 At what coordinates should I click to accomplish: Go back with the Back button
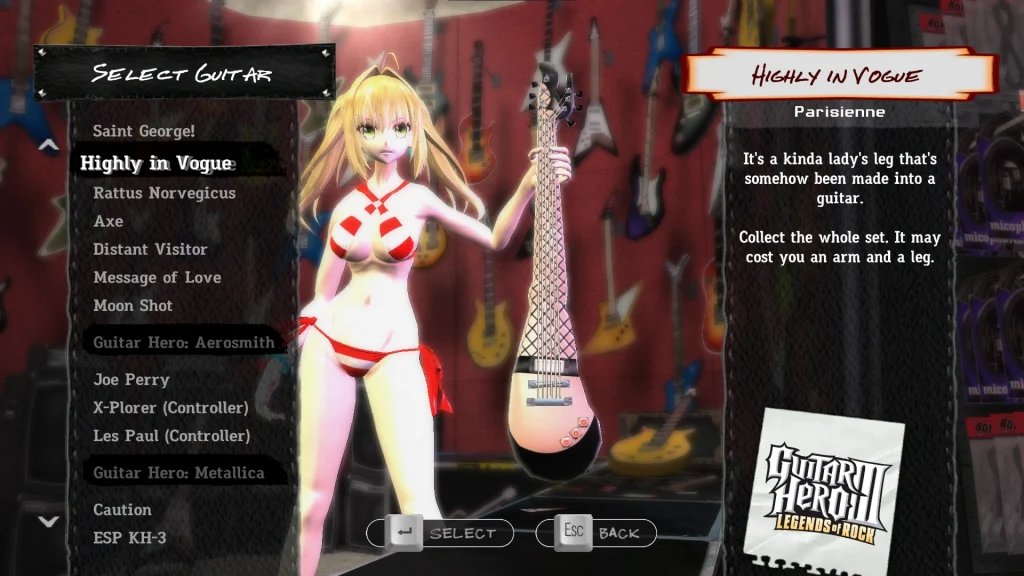[596, 533]
